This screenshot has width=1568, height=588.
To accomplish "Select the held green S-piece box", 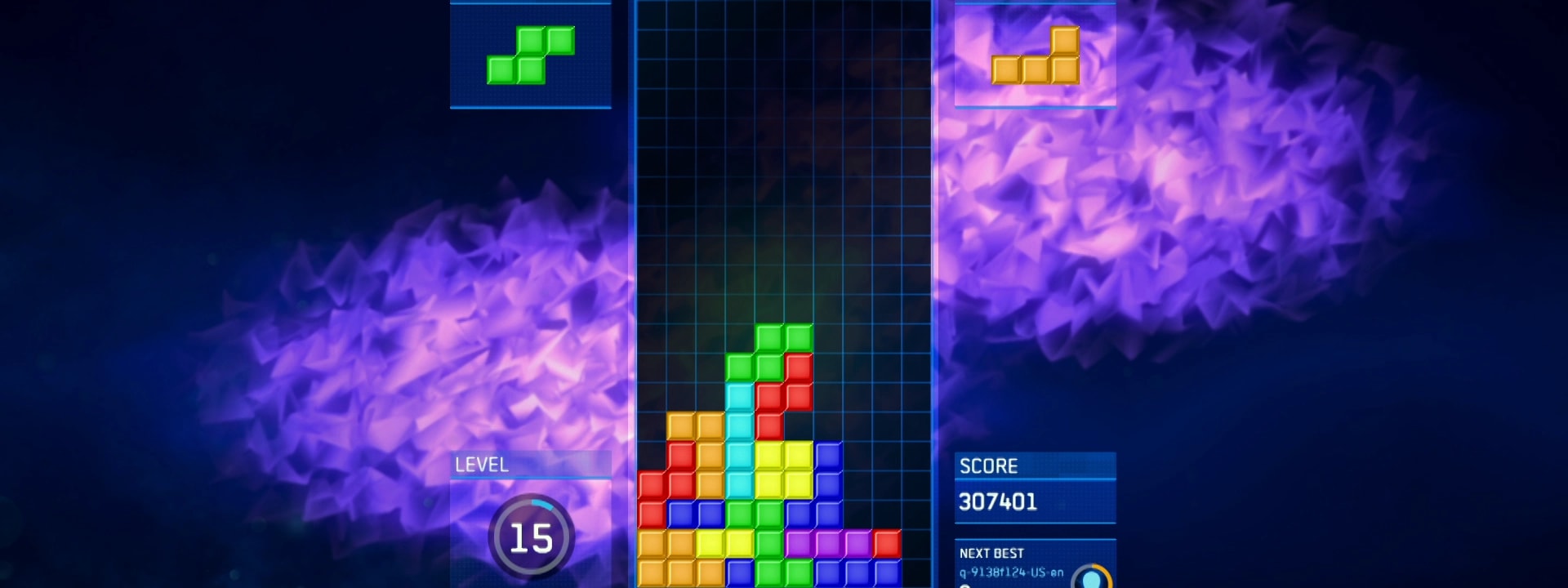I will click(x=531, y=55).
